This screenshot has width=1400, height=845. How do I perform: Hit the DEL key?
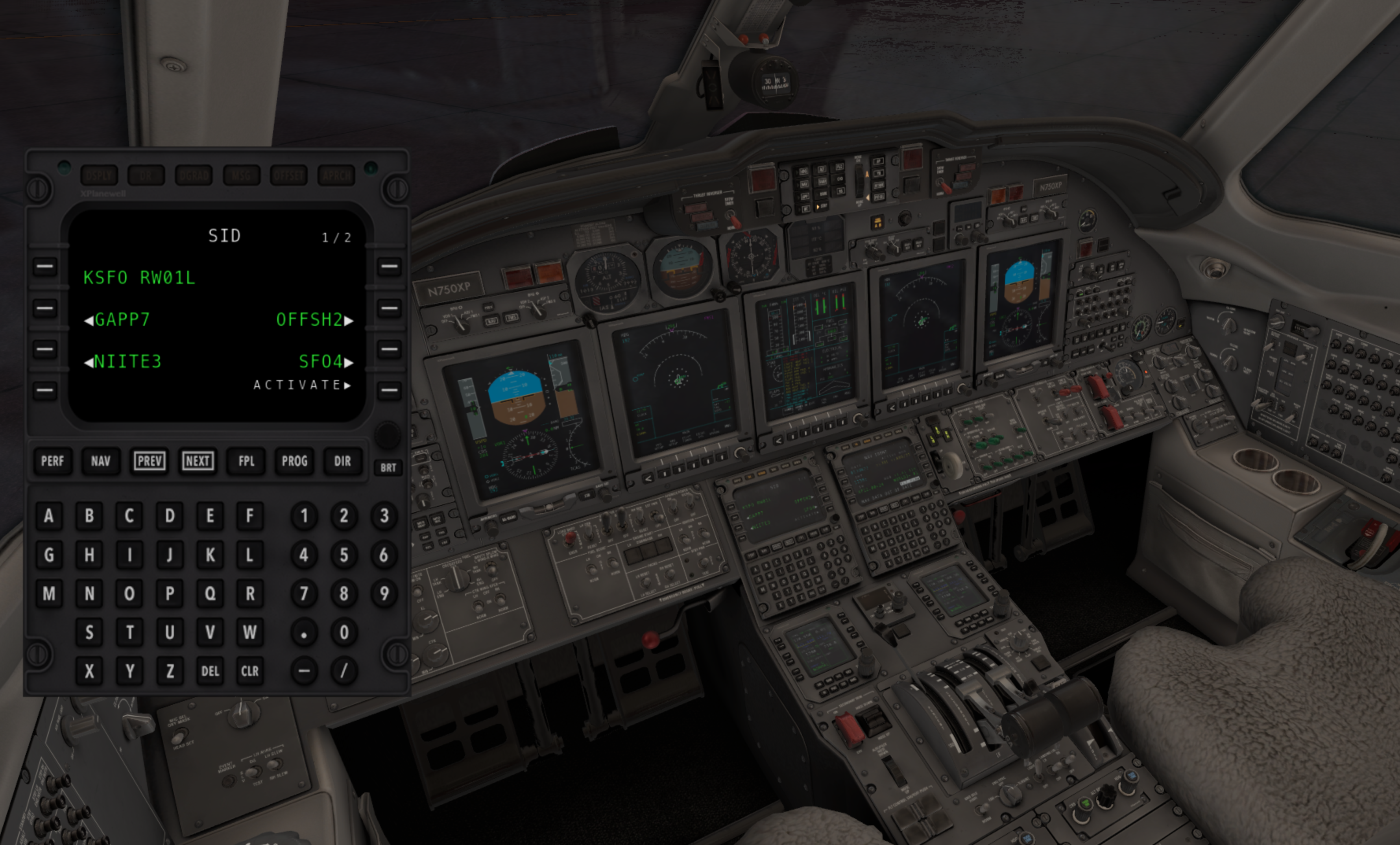click(210, 671)
